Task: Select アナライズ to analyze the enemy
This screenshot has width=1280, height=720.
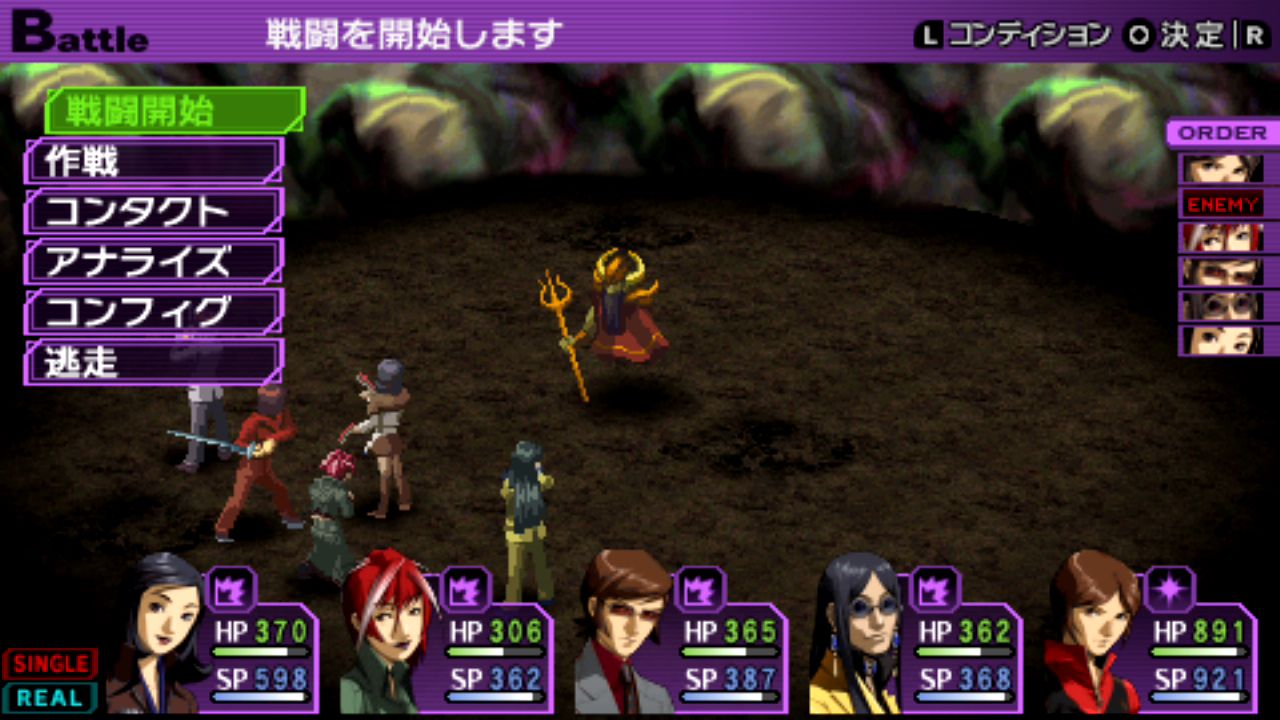Action: (154, 262)
